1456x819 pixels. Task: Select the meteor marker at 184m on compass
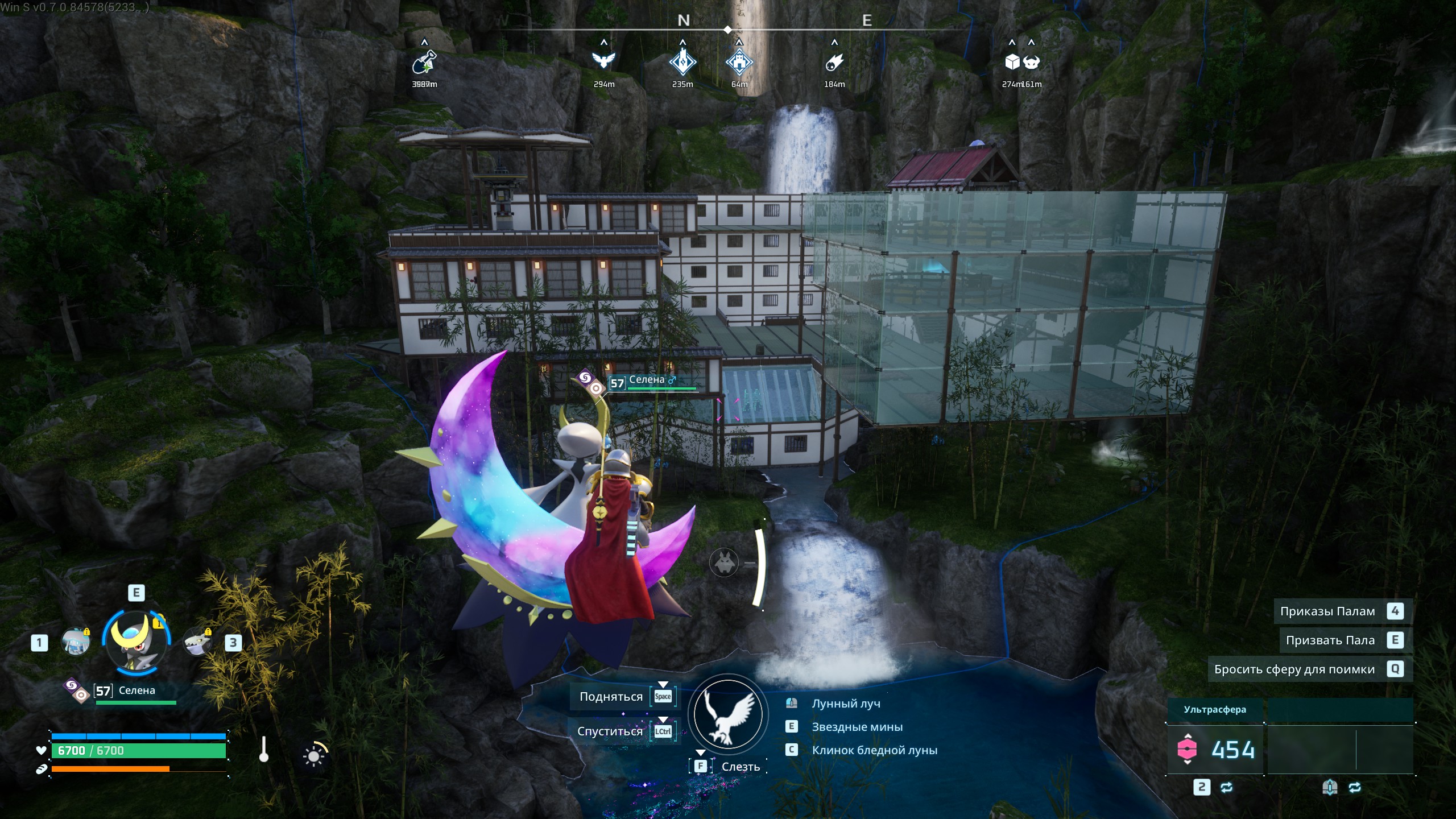pos(834,62)
